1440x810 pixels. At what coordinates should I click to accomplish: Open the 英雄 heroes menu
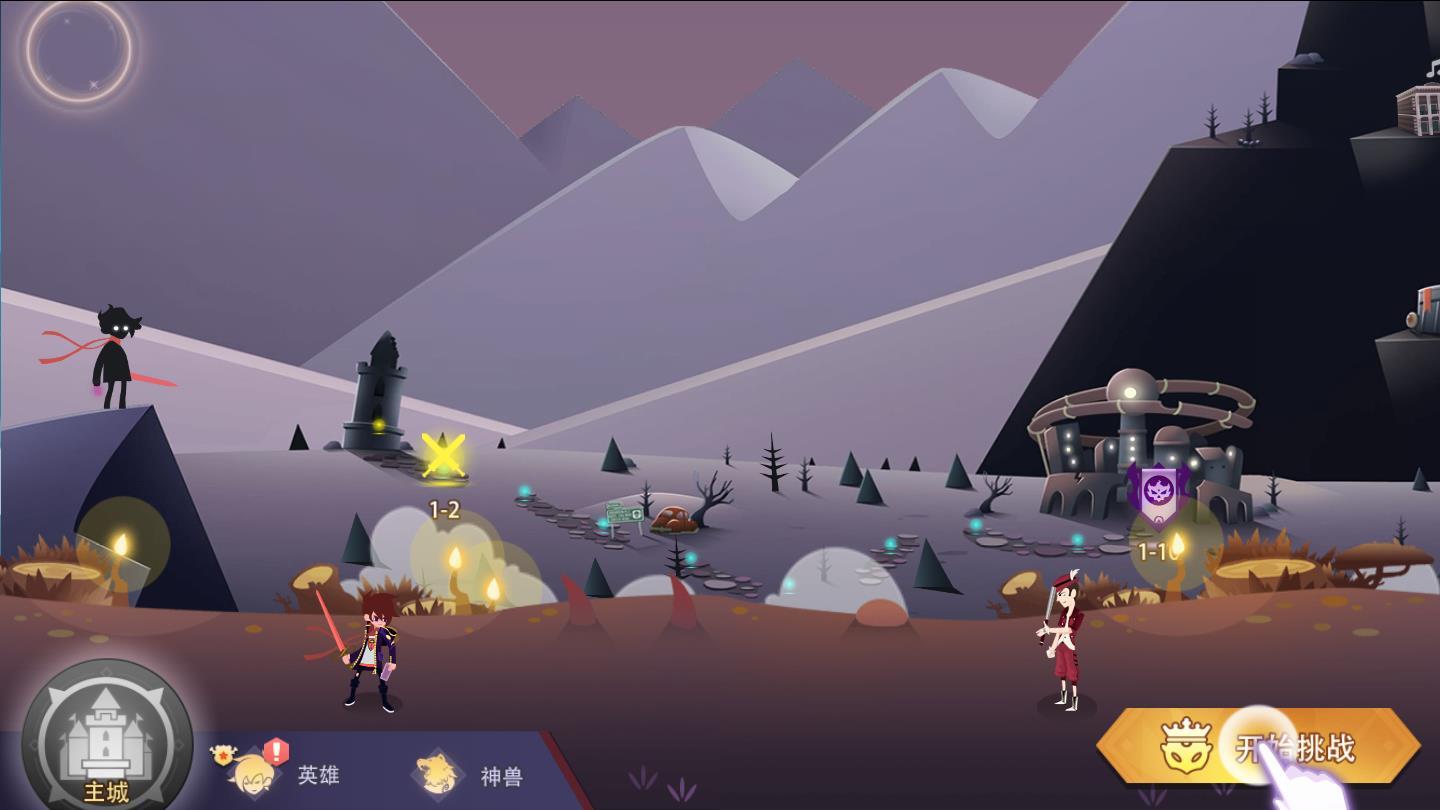pos(290,775)
